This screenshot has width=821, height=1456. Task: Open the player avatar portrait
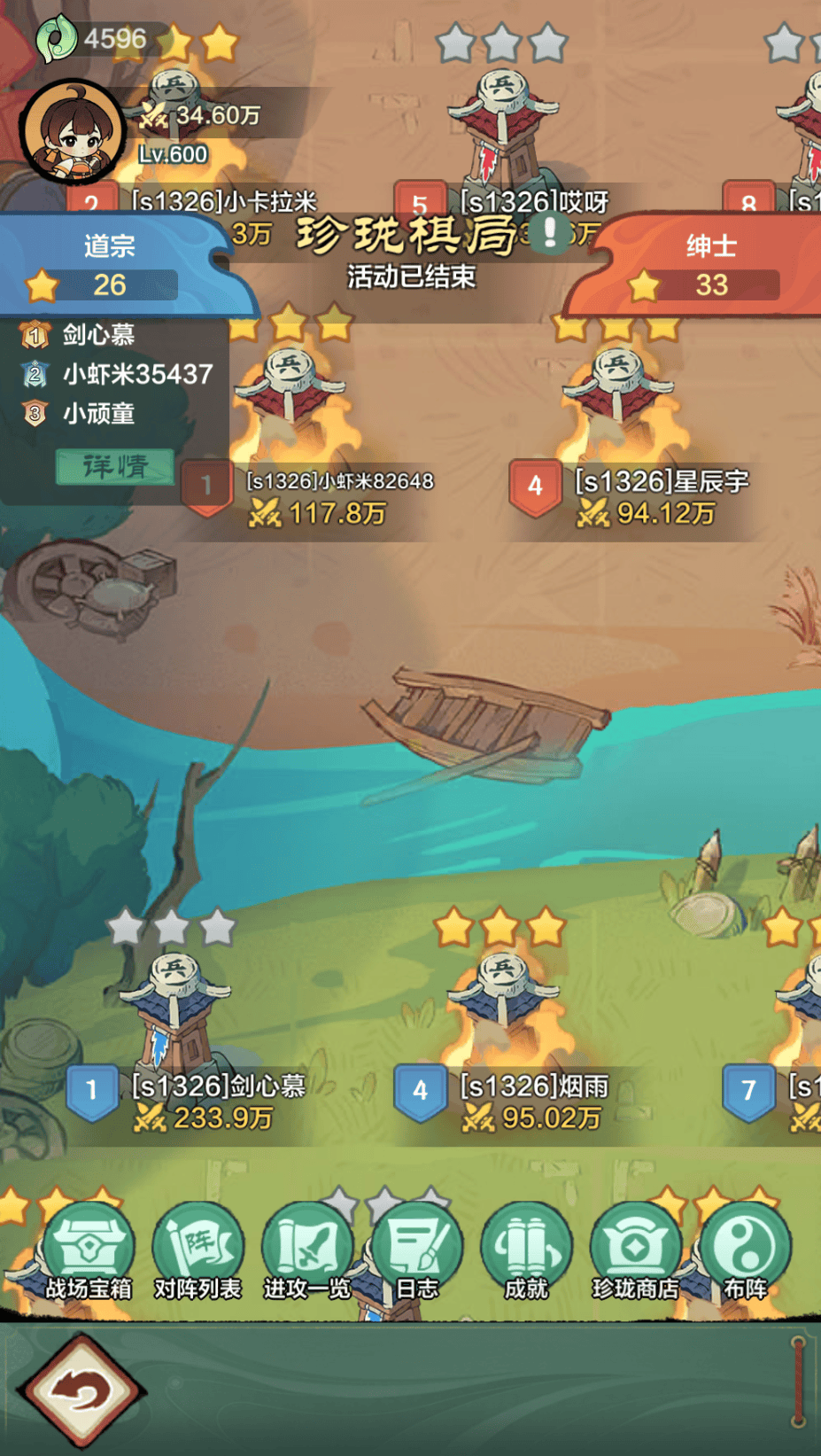(x=73, y=131)
